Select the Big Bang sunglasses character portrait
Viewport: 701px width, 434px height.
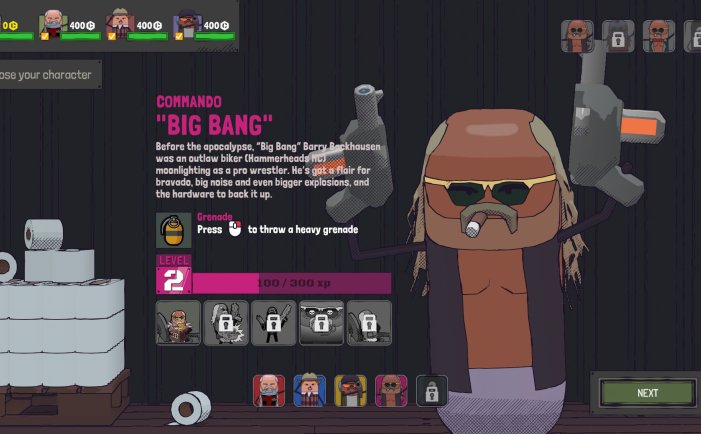coord(391,390)
